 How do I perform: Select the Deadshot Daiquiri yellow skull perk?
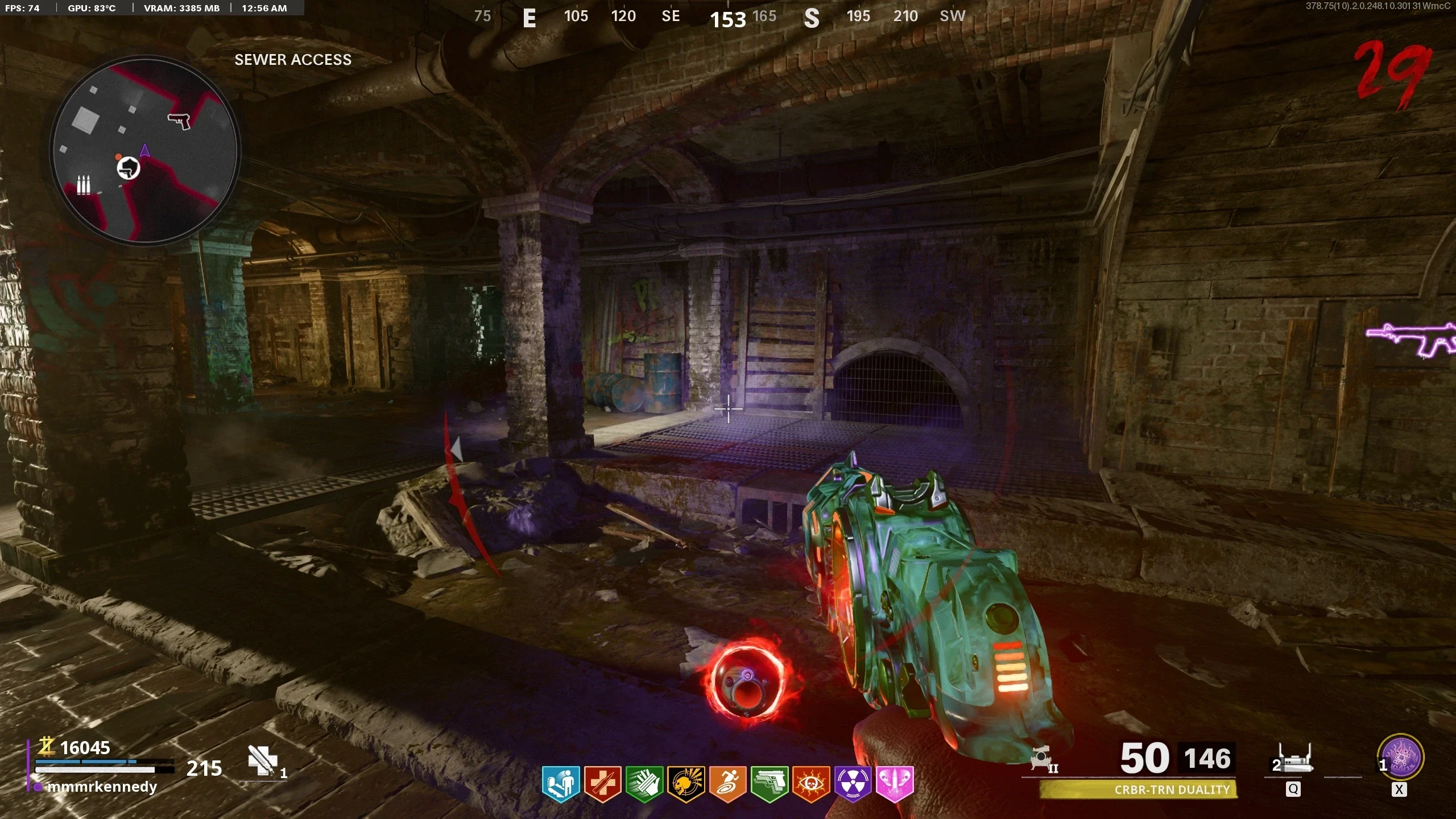click(x=686, y=784)
